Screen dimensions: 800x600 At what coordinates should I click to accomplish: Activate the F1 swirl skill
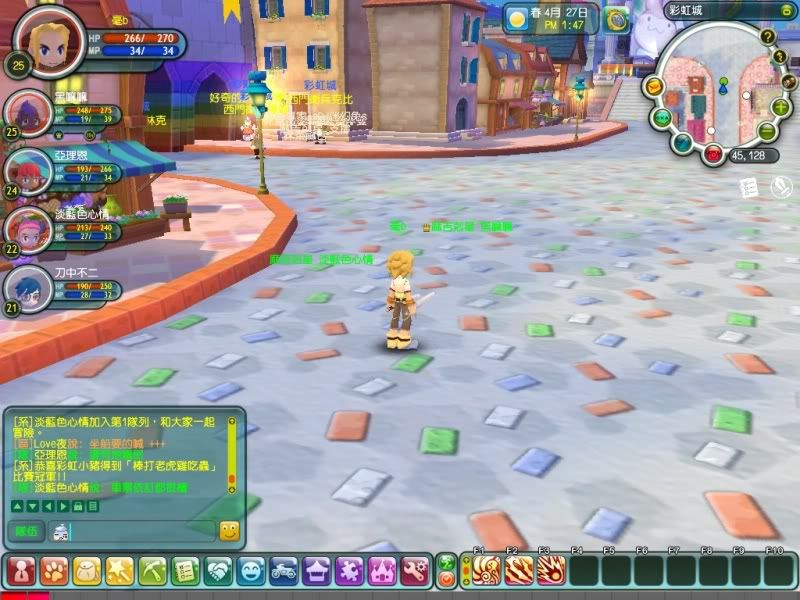tap(485, 571)
